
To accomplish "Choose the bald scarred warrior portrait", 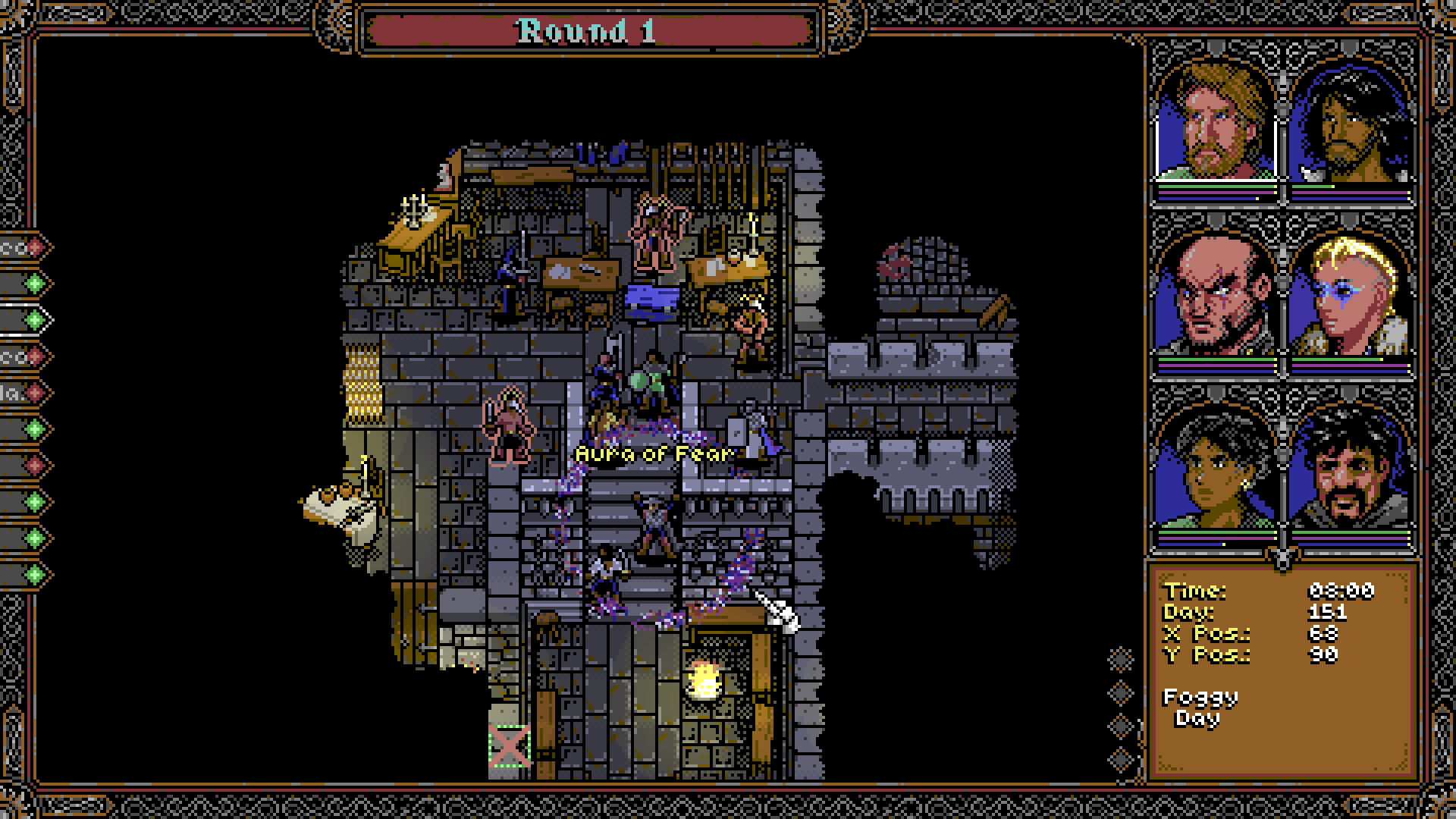I will [1215, 296].
